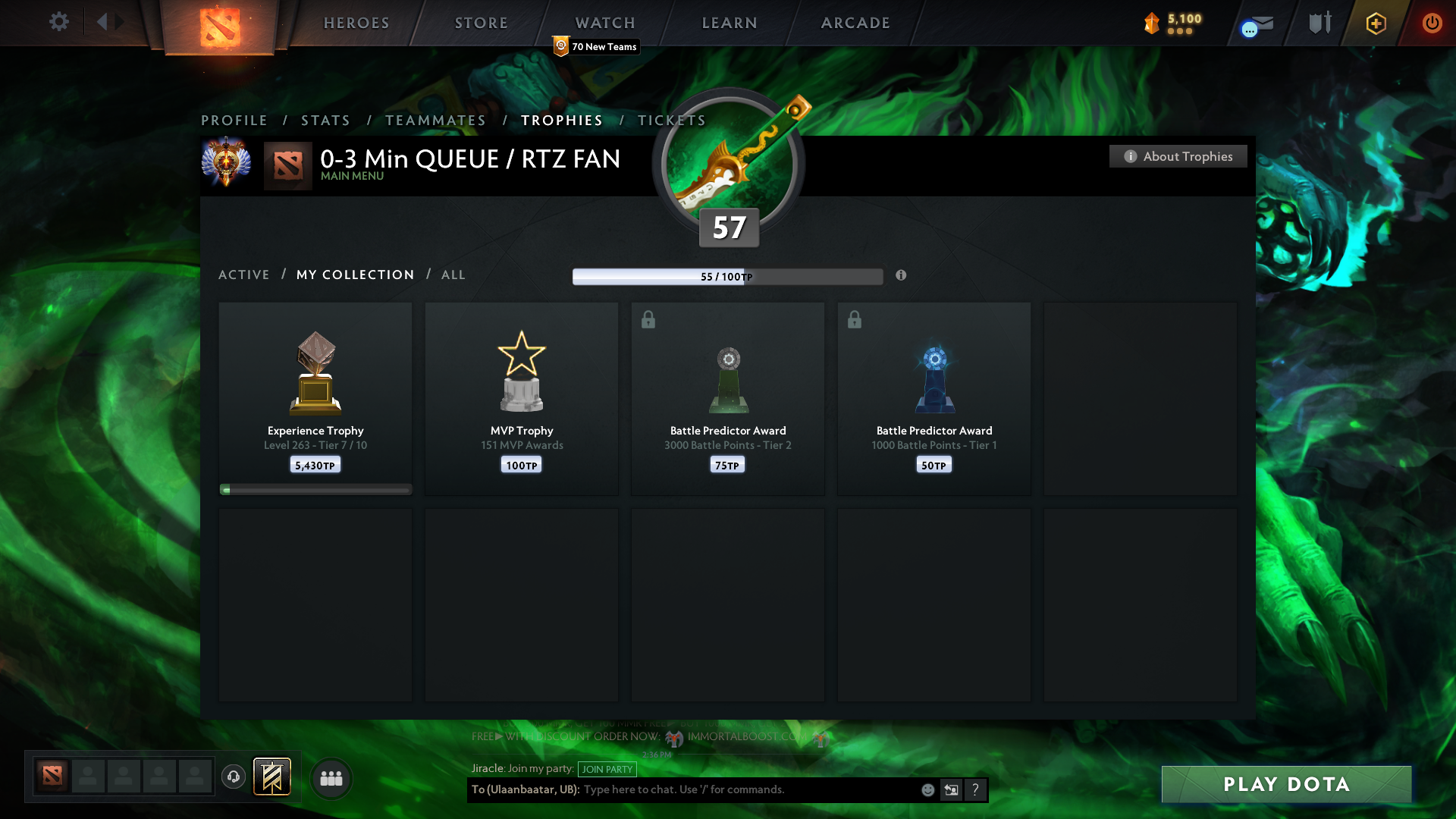Viewport: 1456px width, 819px height.
Task: Expand the chat help question mark
Action: (976, 789)
